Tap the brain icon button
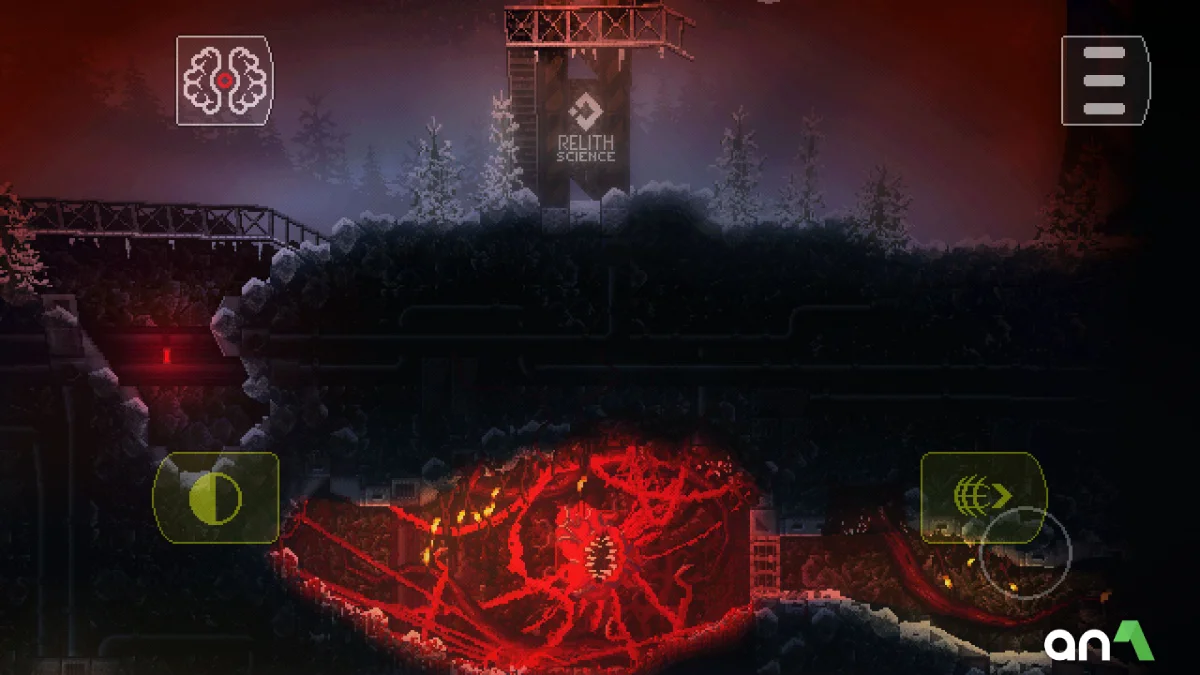Image resolution: width=1200 pixels, height=675 pixels. point(225,81)
